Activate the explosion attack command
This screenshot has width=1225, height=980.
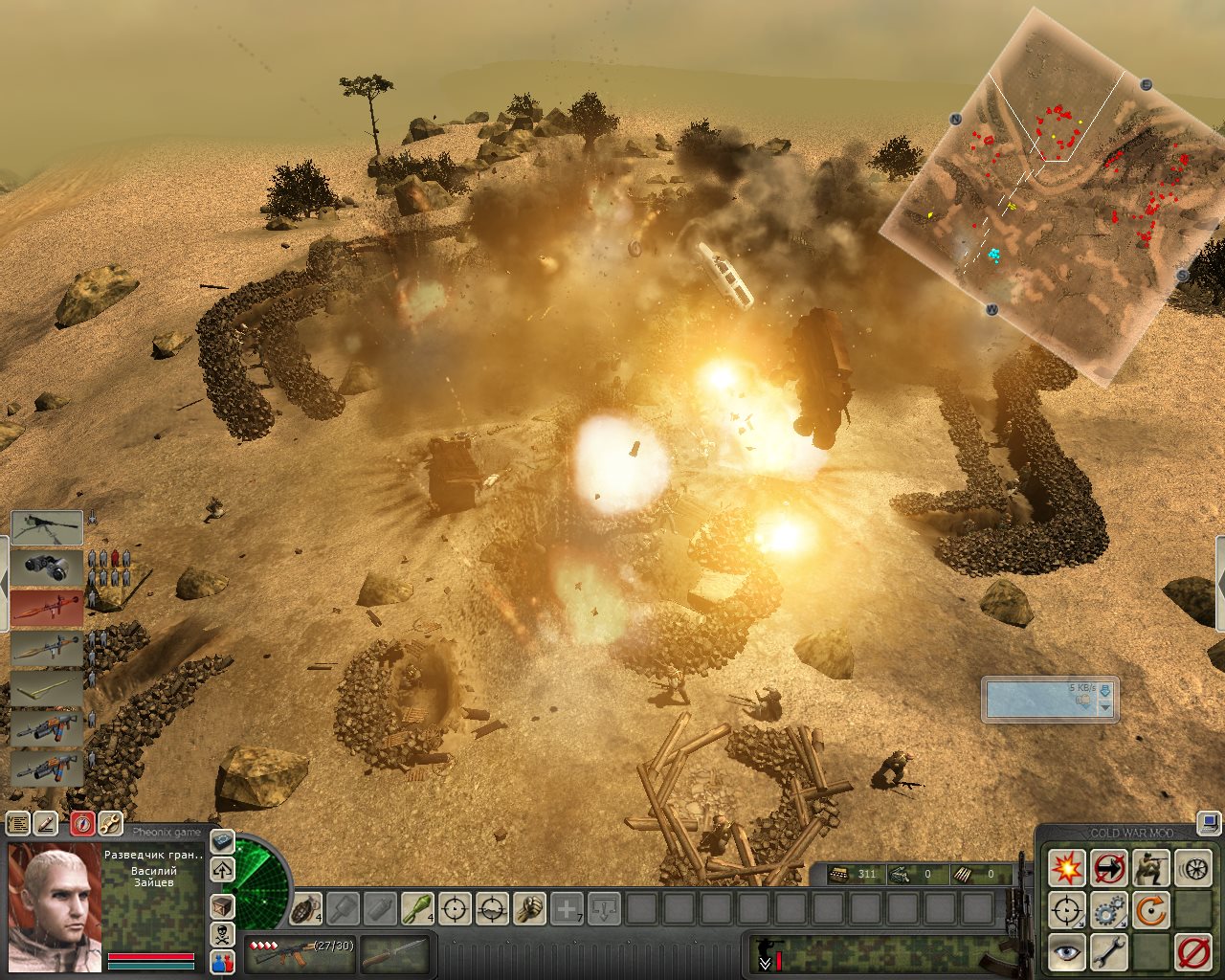pos(1066,868)
